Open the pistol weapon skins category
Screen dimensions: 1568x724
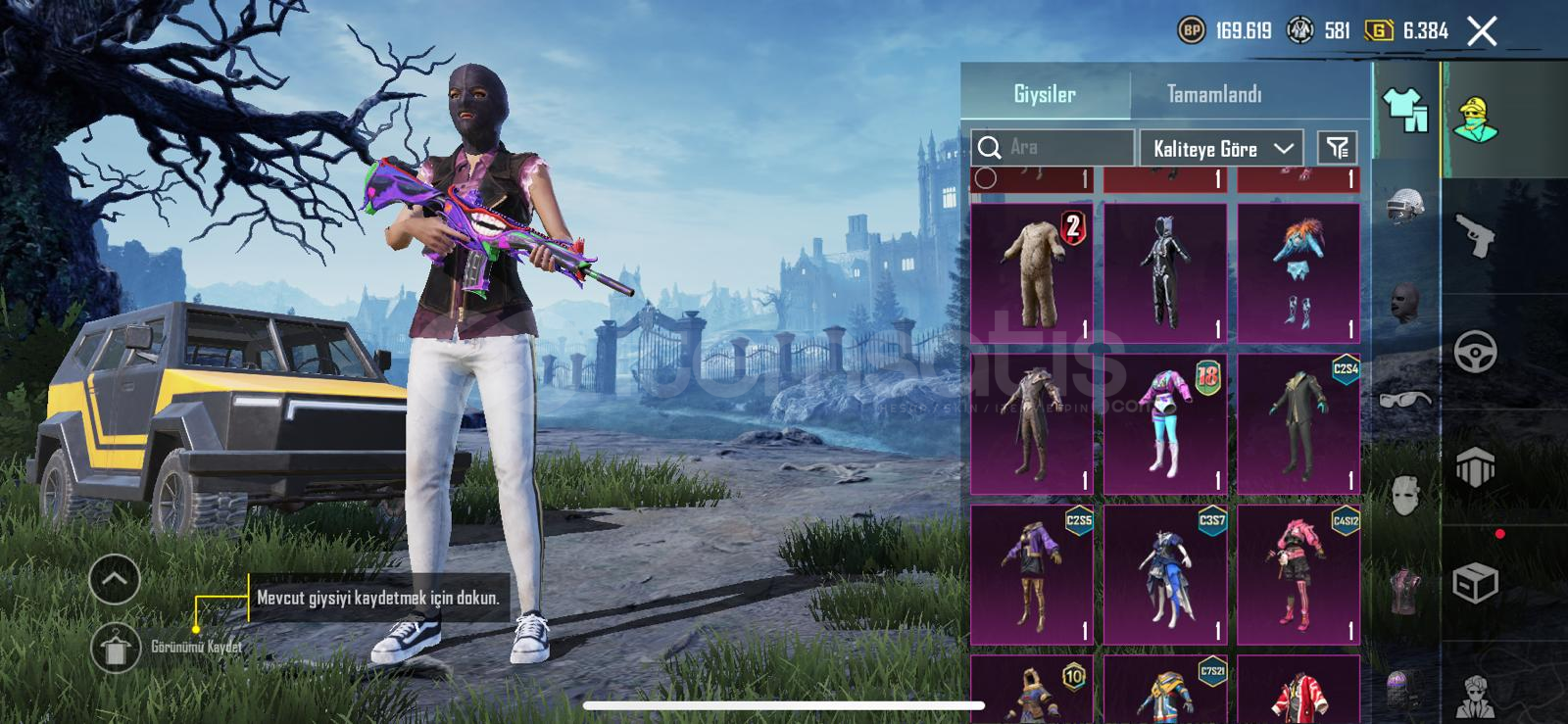[1474, 236]
